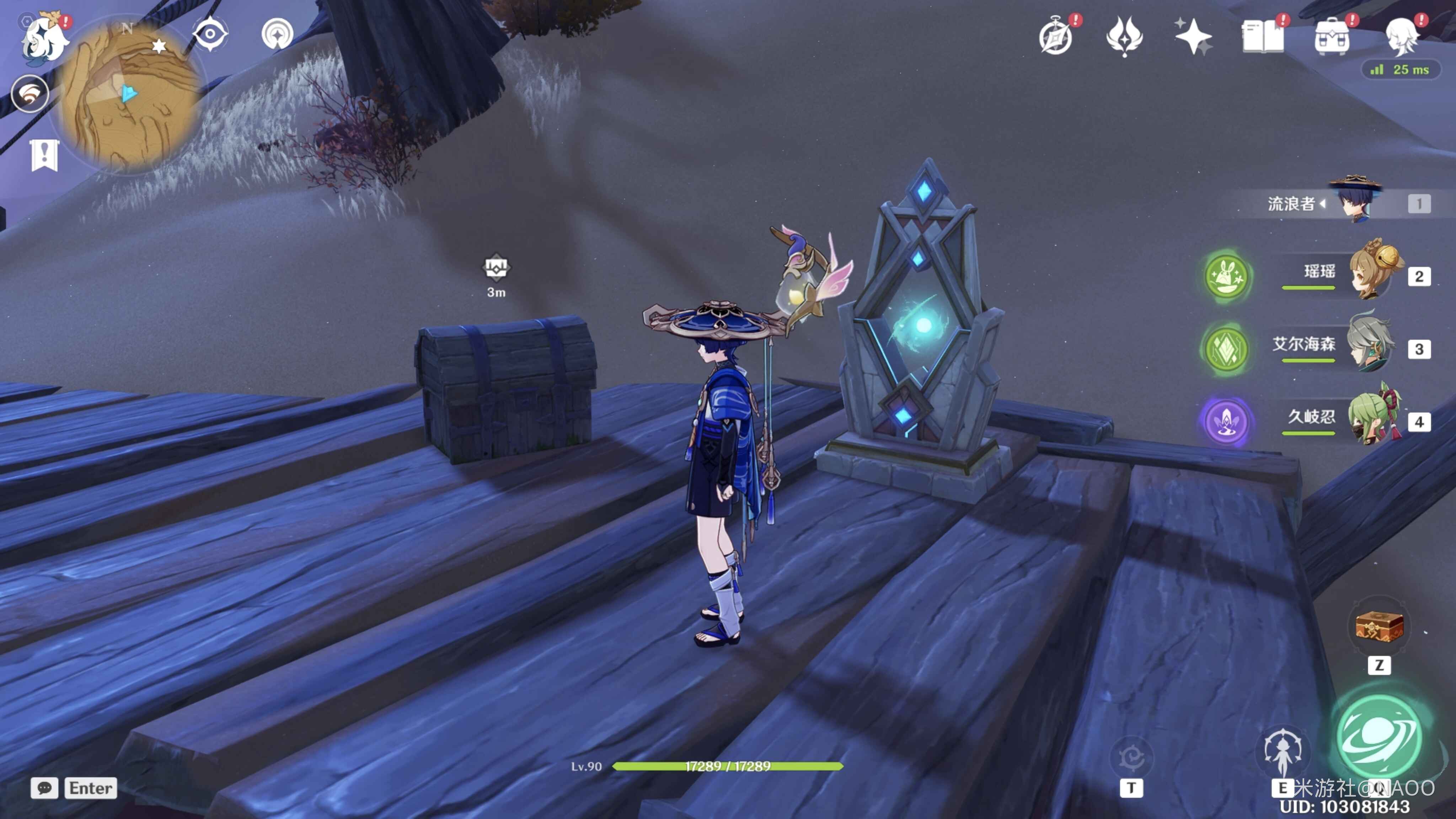
Task: Open the backpack inventory
Action: (1332, 37)
